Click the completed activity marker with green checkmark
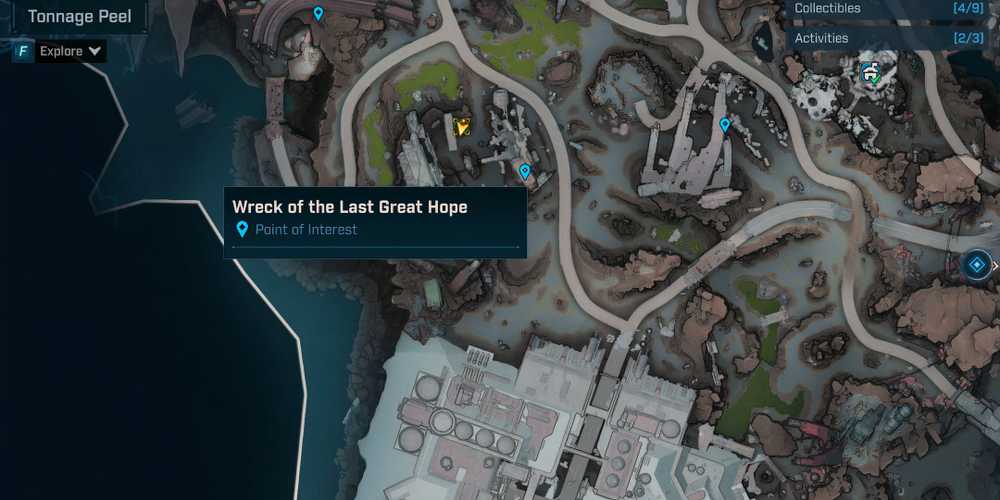Viewport: 1000px width, 500px height. (x=873, y=72)
